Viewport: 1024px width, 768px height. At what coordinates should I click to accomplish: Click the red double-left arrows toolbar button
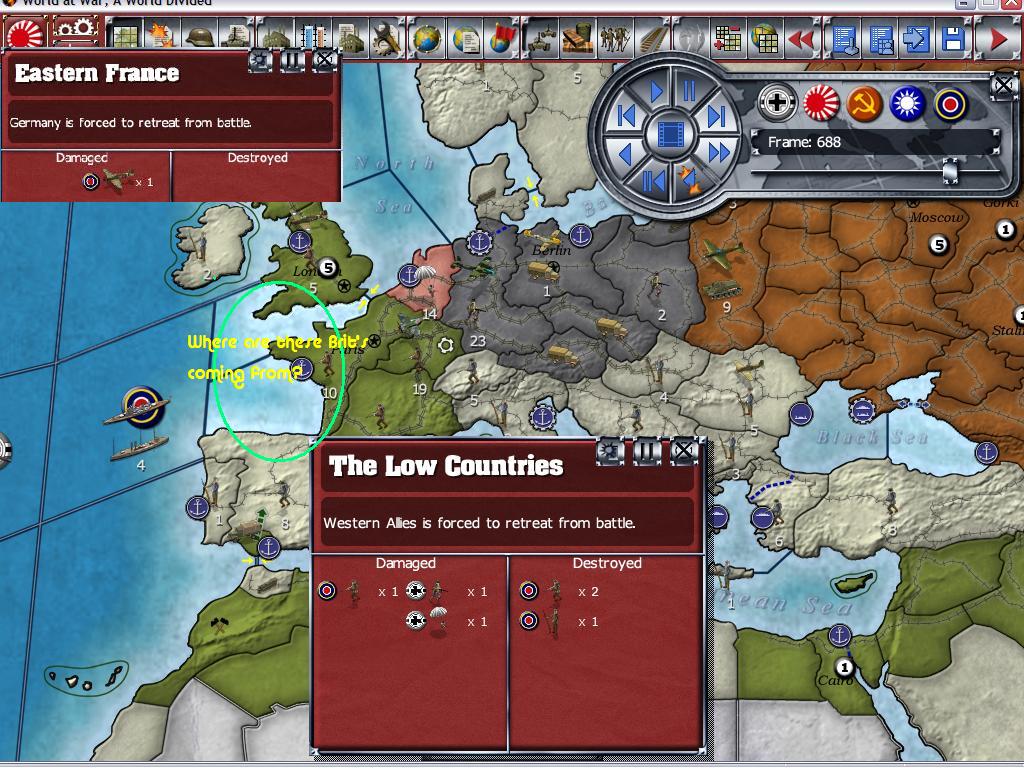click(801, 40)
